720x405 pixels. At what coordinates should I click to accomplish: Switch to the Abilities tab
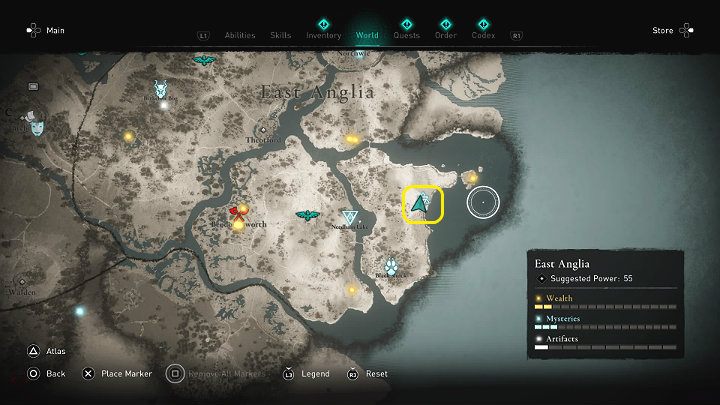[241, 35]
